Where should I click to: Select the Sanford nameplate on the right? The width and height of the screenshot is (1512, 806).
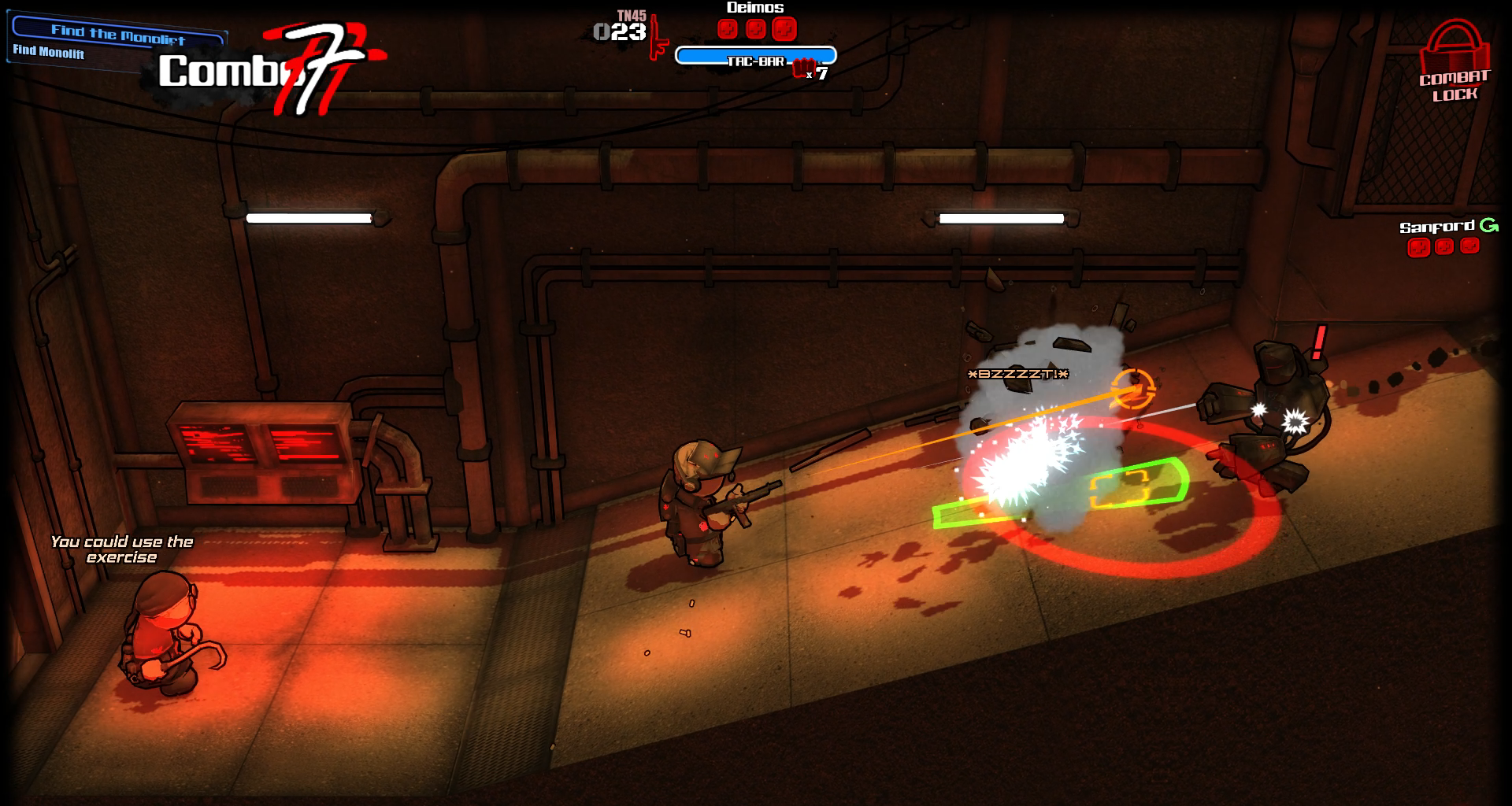(1438, 225)
